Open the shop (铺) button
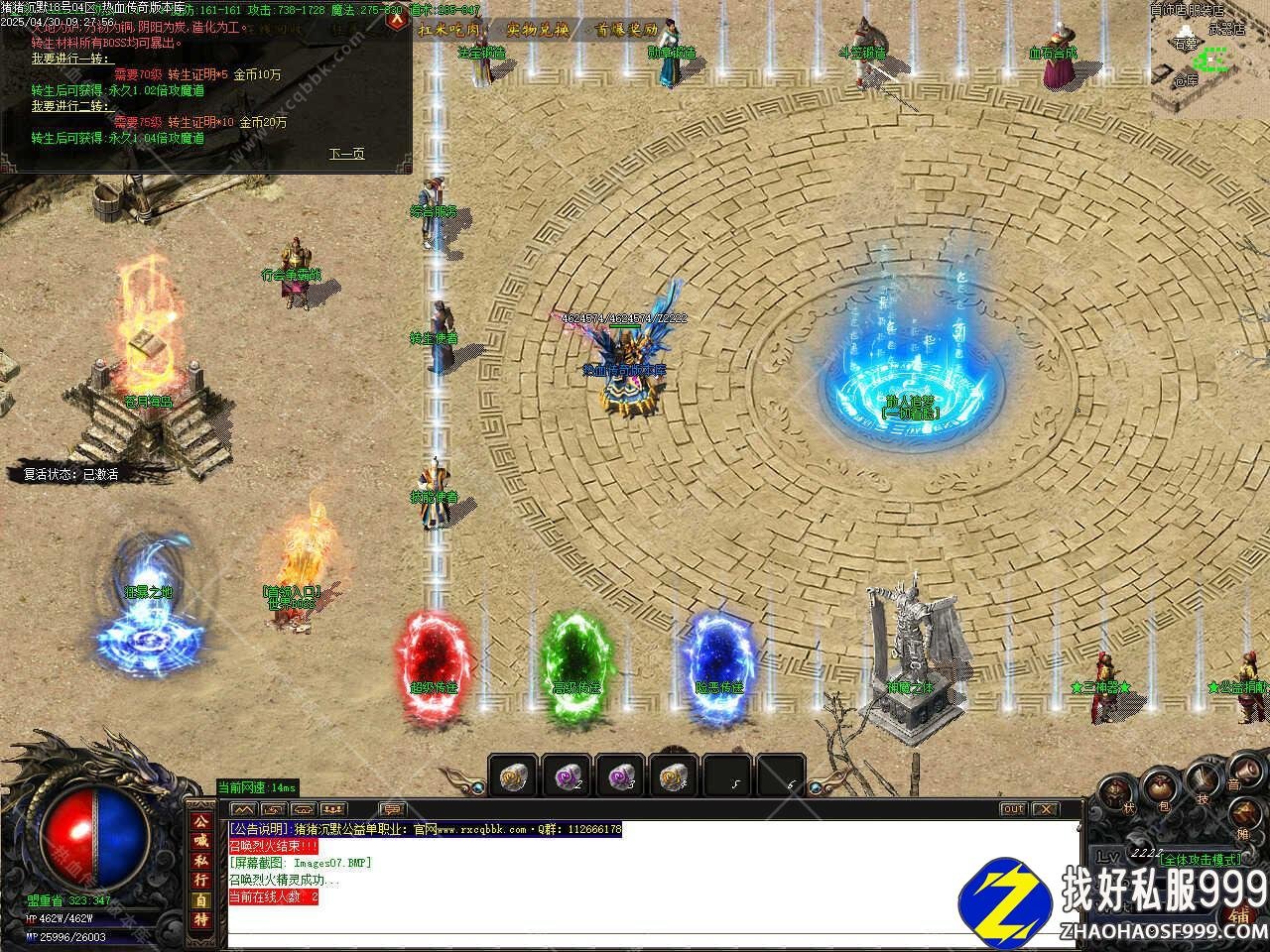The image size is (1270, 952). click(1238, 914)
